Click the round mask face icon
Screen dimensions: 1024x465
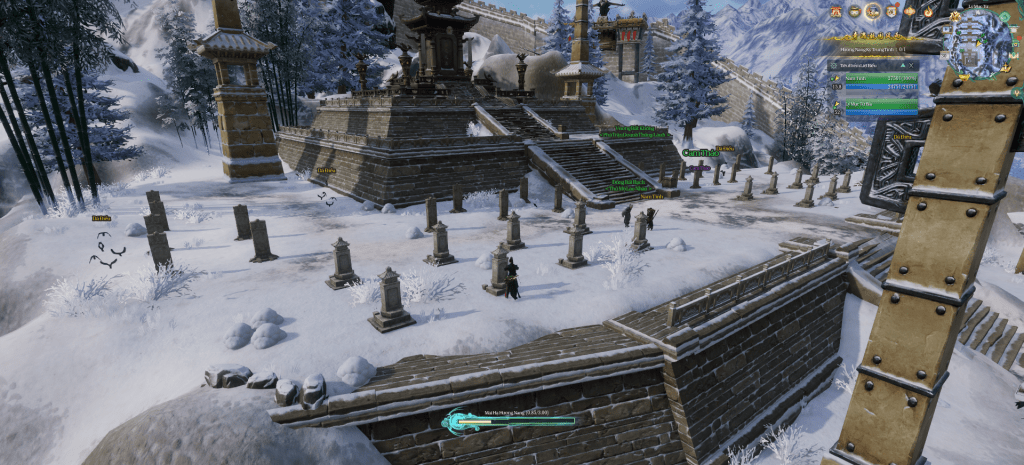click(x=855, y=11)
